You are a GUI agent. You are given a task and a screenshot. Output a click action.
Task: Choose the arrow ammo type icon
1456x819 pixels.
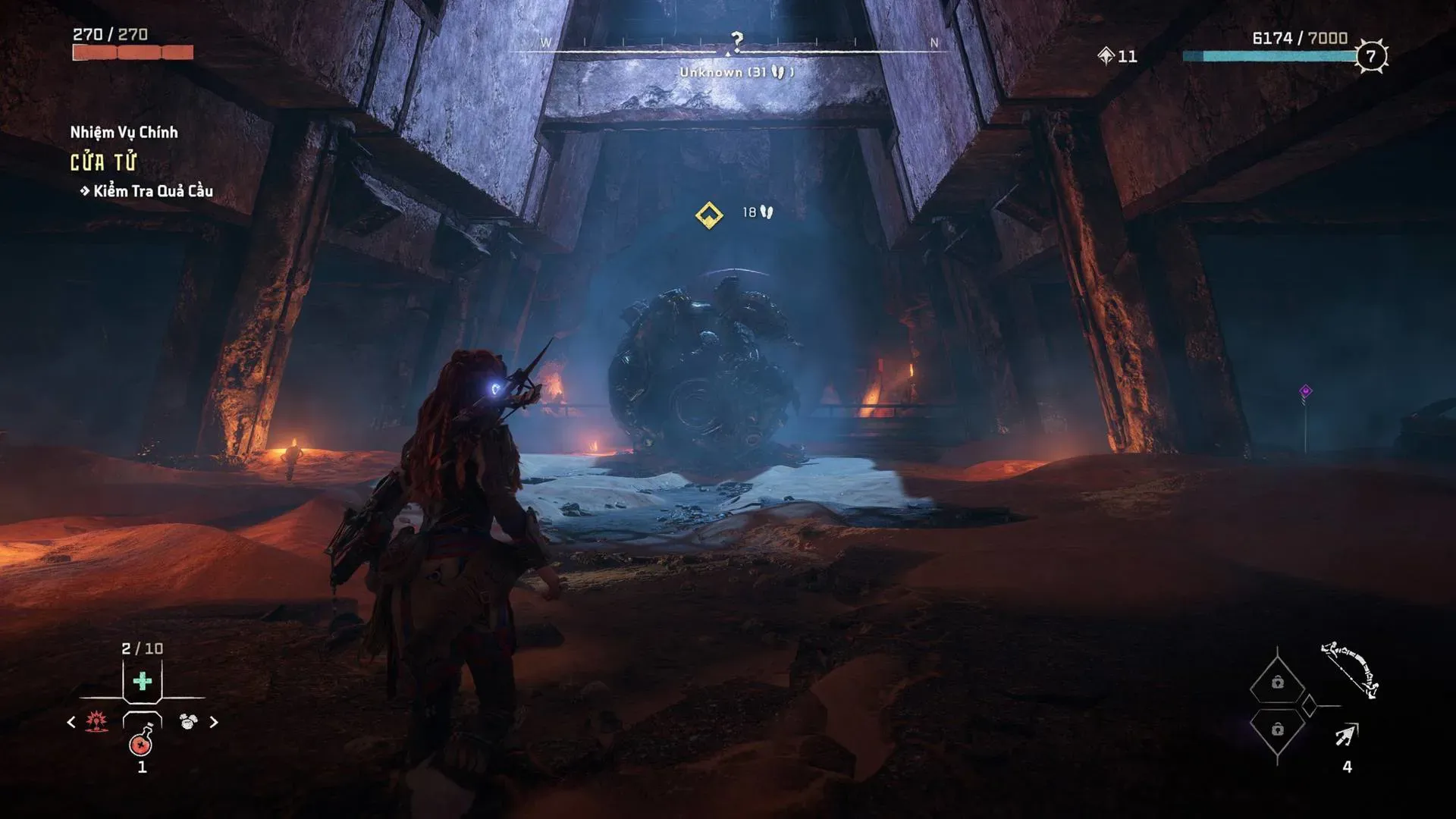1347,734
